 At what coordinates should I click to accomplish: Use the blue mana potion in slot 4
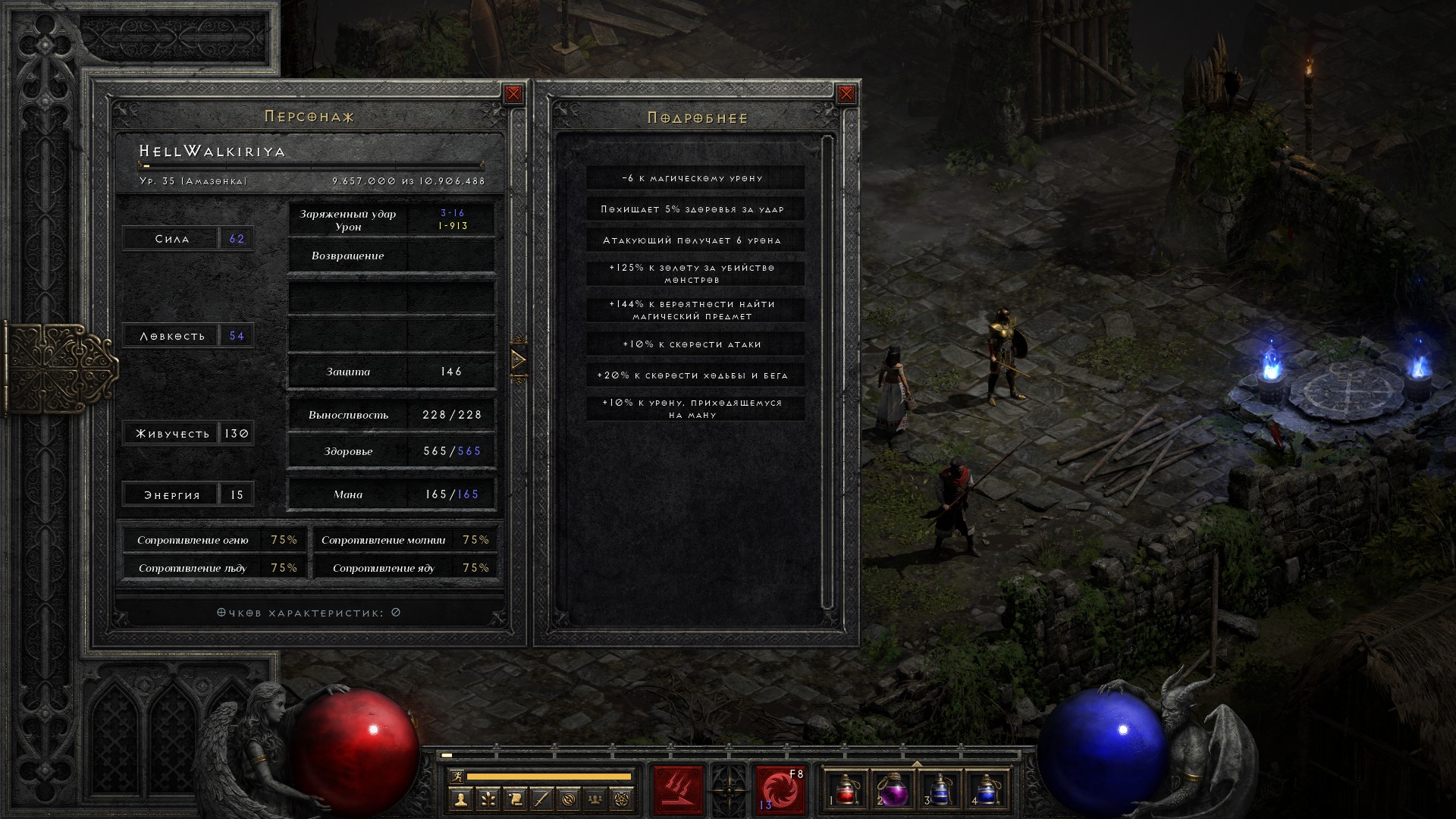coord(987,790)
